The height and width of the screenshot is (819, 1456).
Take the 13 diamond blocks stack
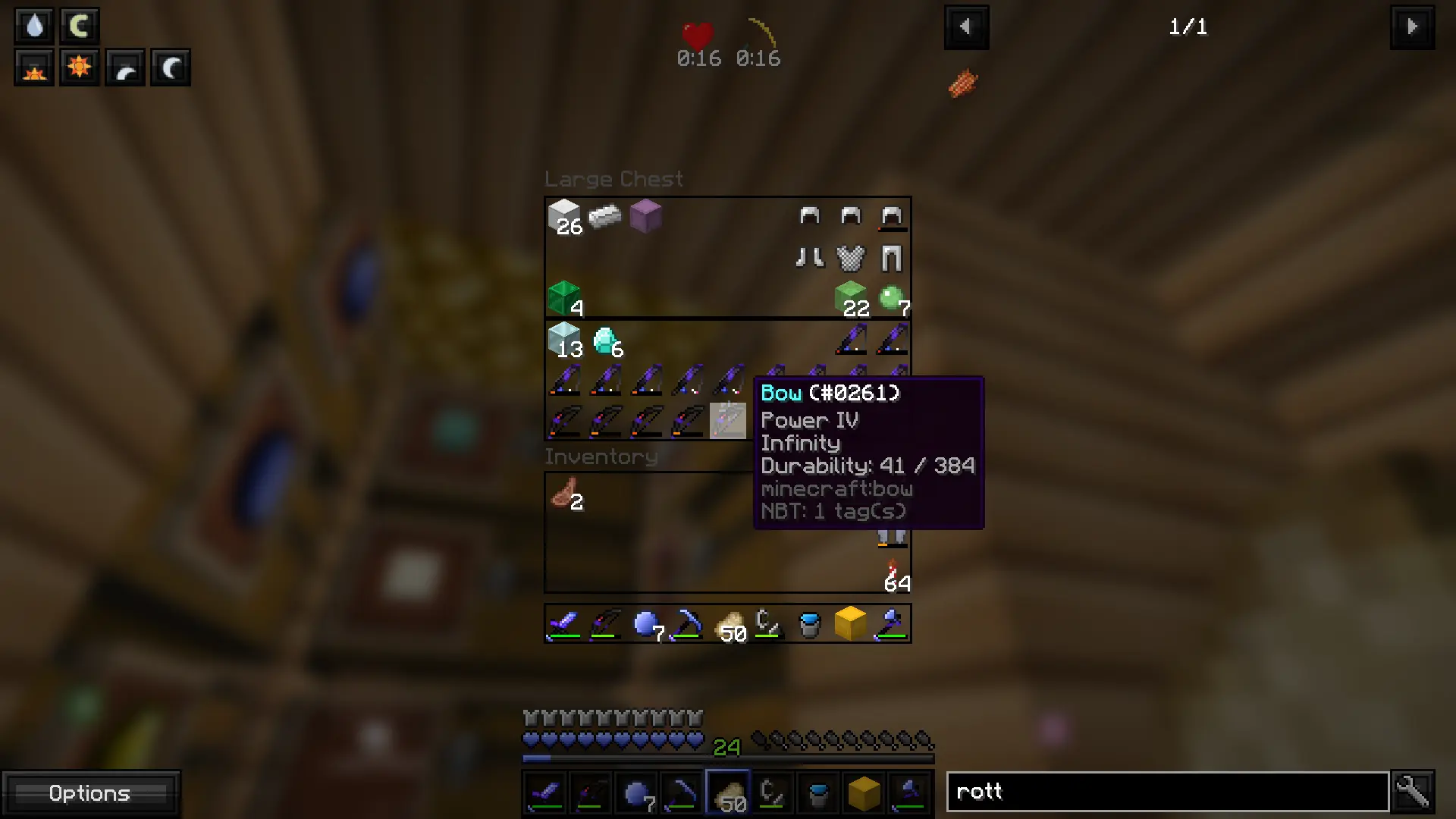[564, 340]
